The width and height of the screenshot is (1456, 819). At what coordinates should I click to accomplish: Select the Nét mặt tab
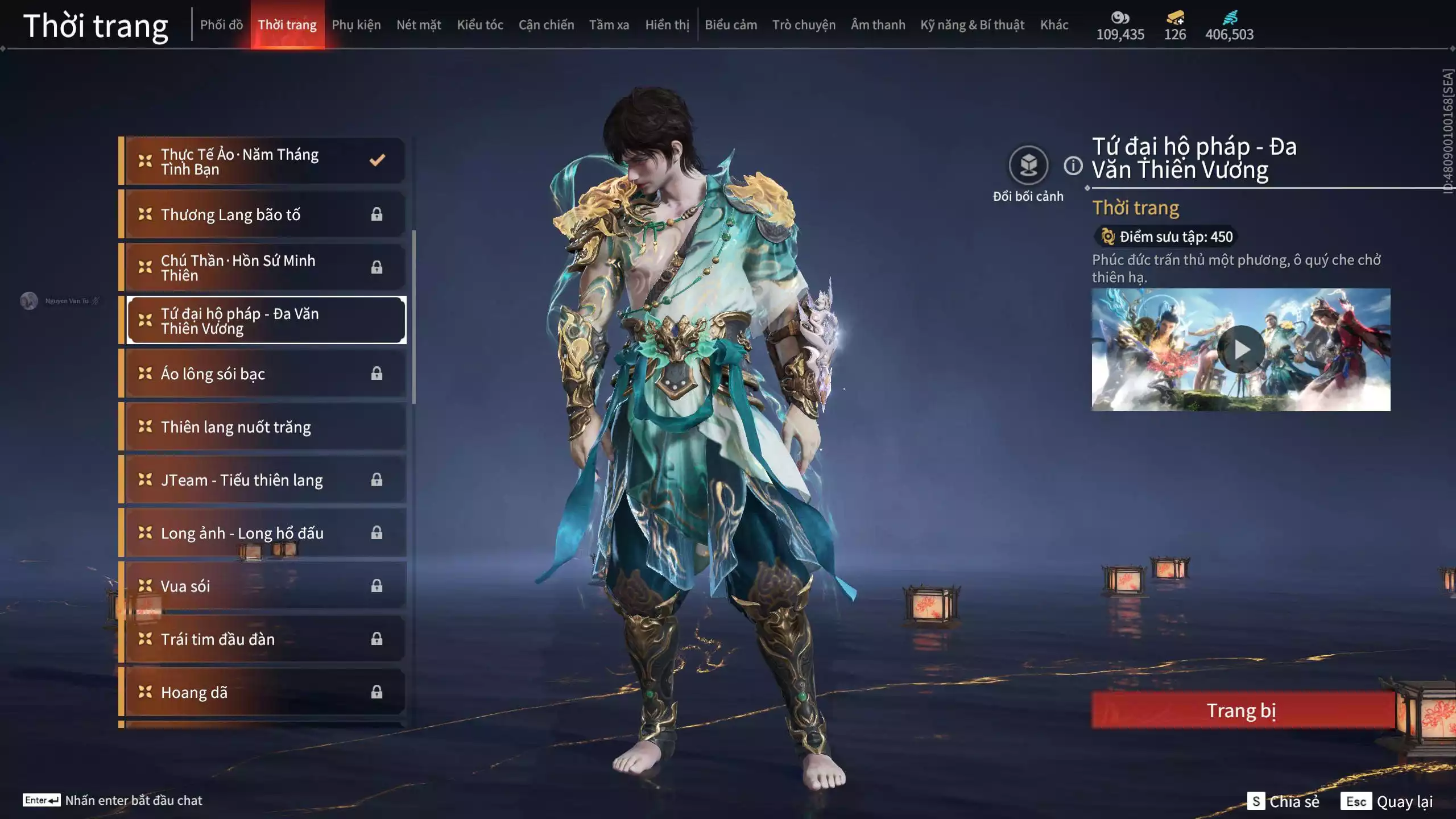(x=419, y=25)
